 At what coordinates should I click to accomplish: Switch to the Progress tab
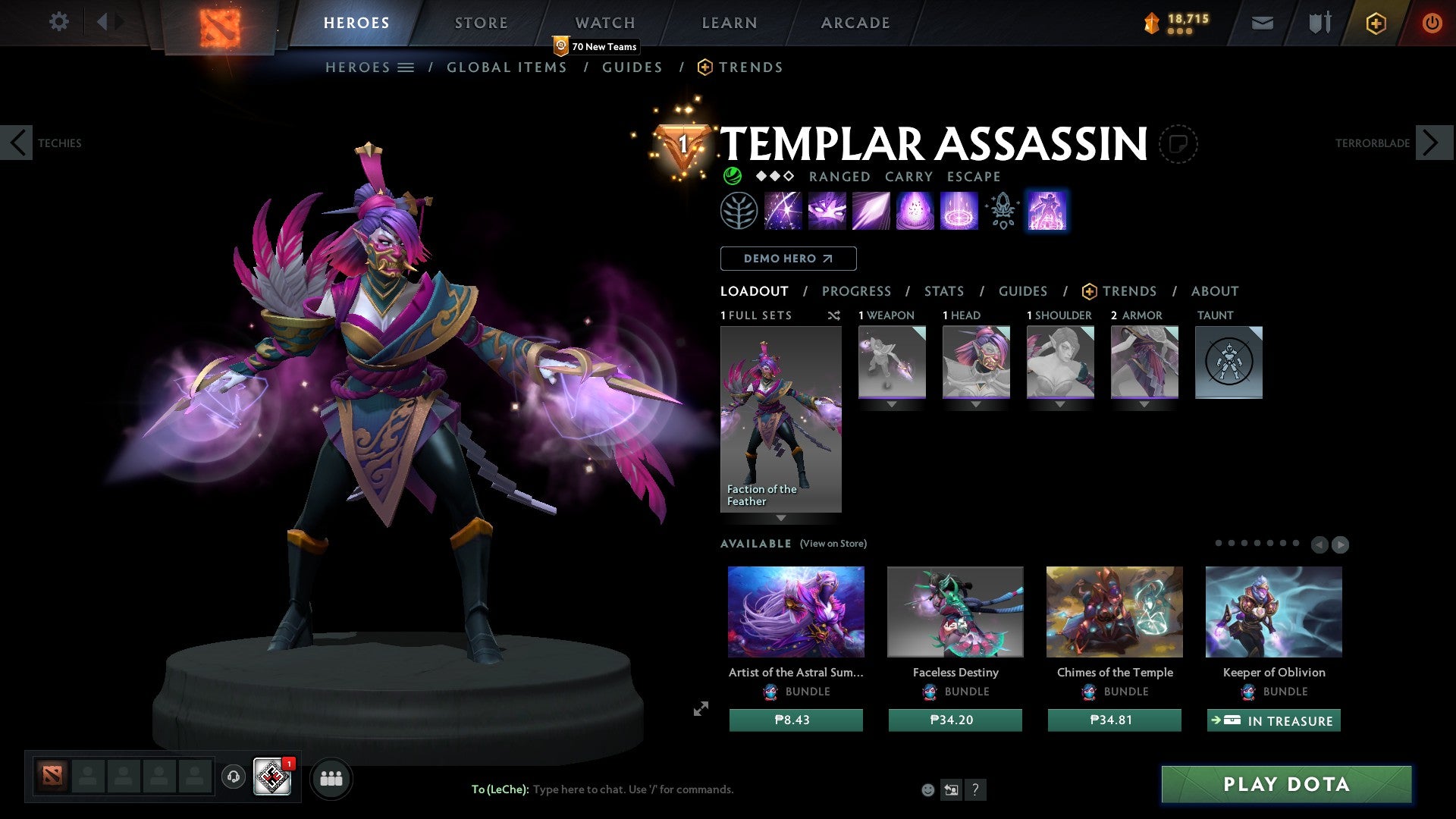pos(857,291)
